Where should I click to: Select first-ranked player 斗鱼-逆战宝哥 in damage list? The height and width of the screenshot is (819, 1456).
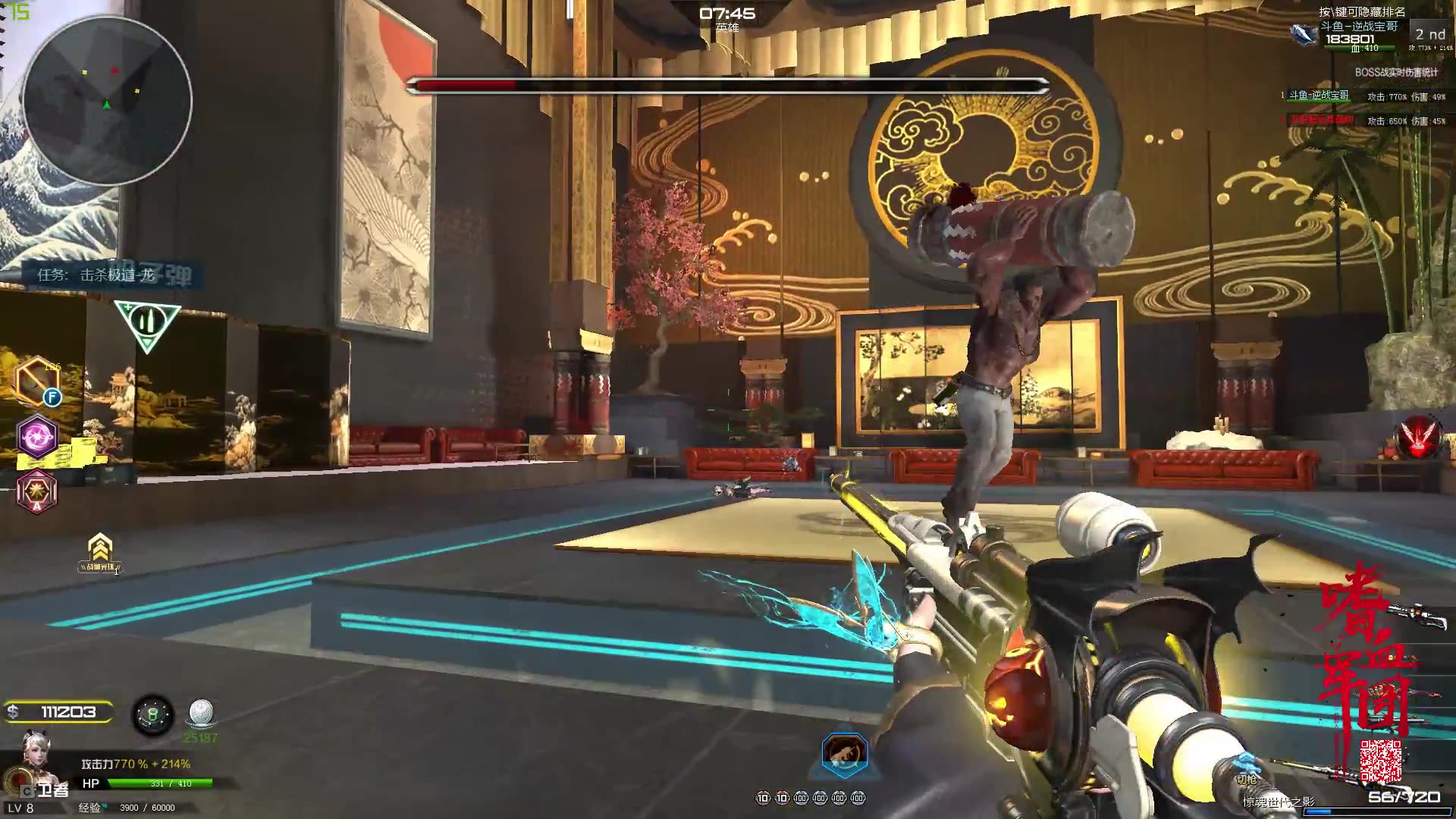1319,96
